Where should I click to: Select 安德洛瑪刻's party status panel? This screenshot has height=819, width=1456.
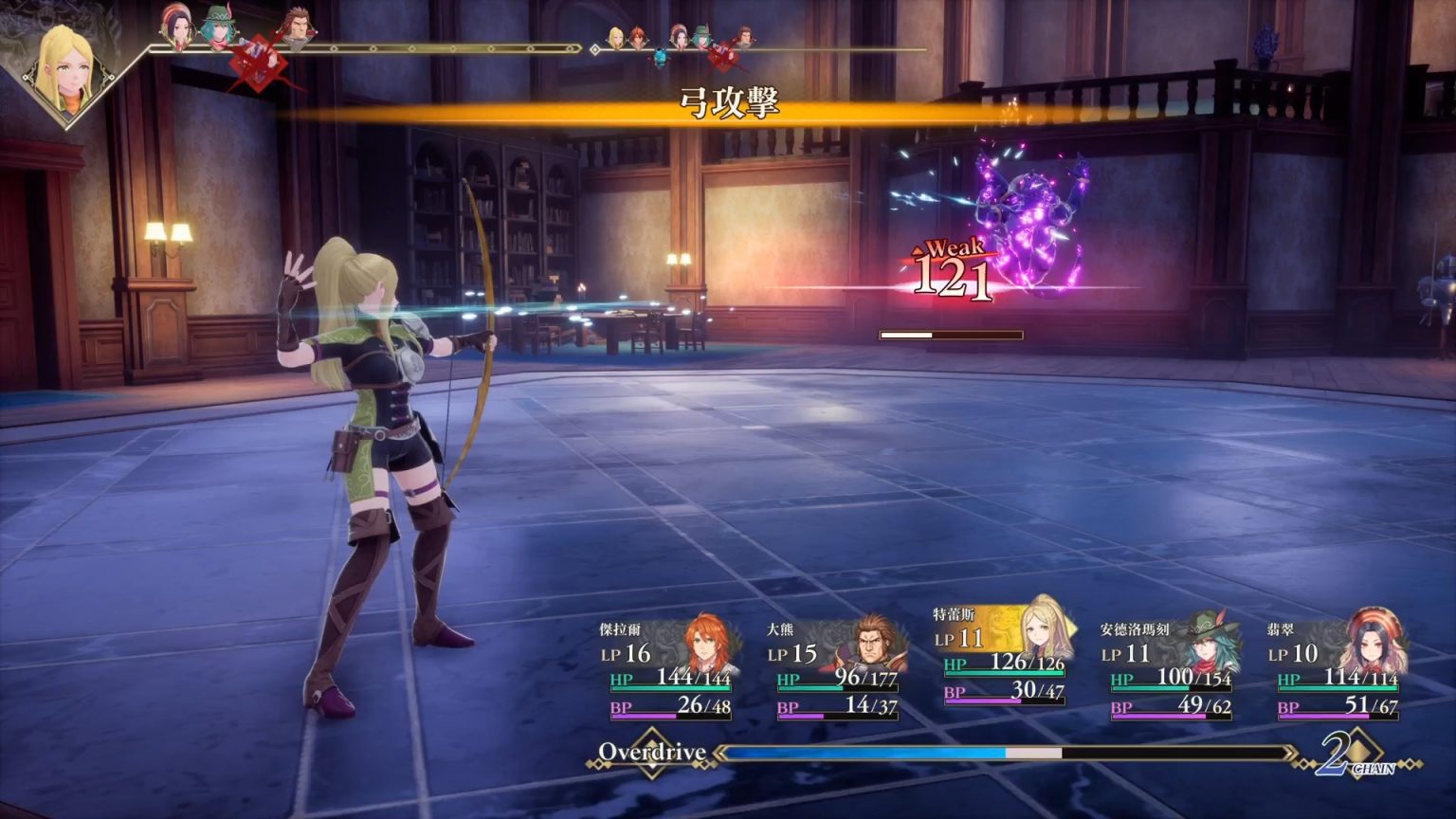(x=1172, y=667)
